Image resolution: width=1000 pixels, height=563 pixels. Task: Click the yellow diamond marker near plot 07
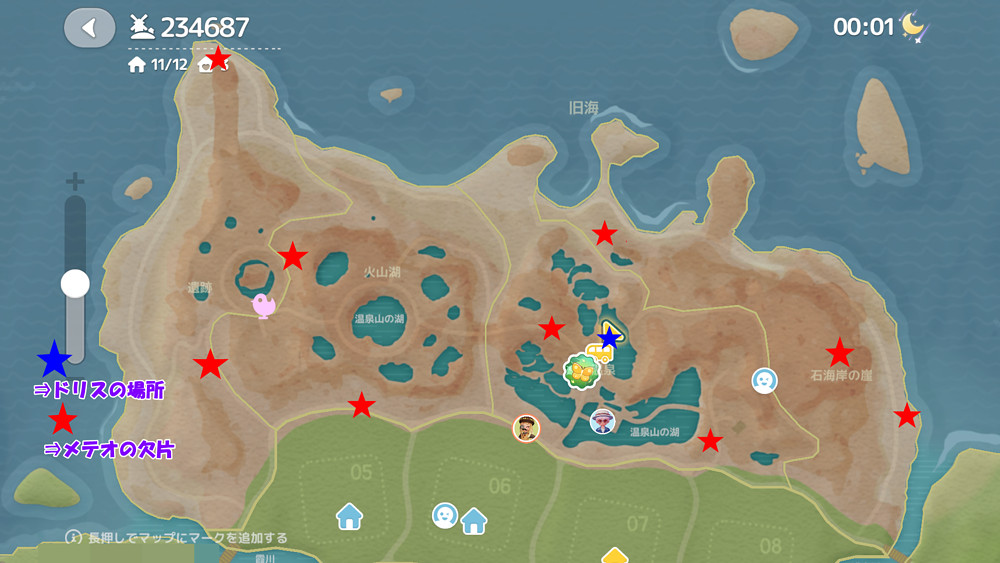pos(614,555)
